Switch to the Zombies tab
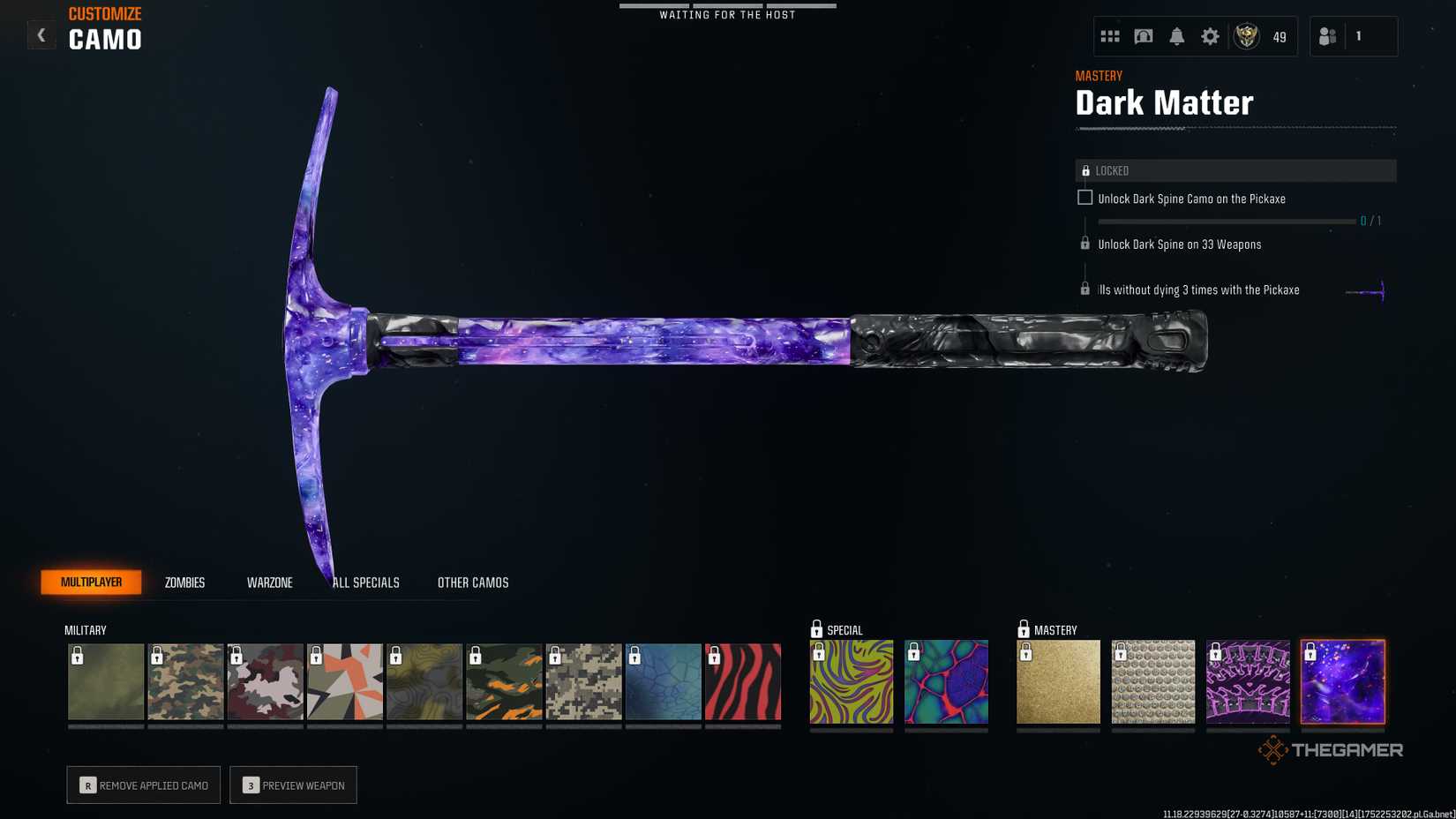This screenshot has width=1456, height=819. [184, 582]
